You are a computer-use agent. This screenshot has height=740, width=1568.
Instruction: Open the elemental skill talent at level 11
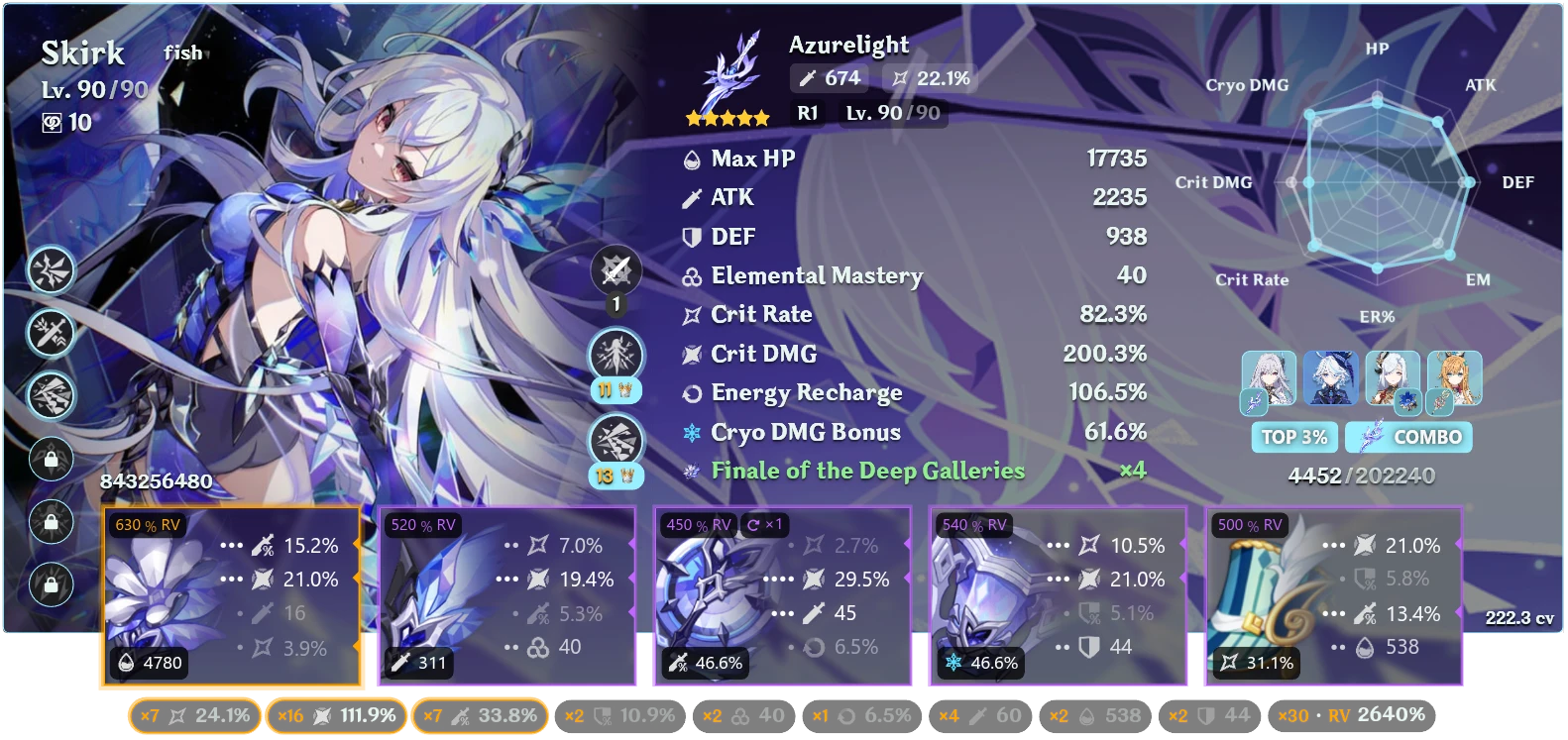pyautogui.click(x=616, y=355)
